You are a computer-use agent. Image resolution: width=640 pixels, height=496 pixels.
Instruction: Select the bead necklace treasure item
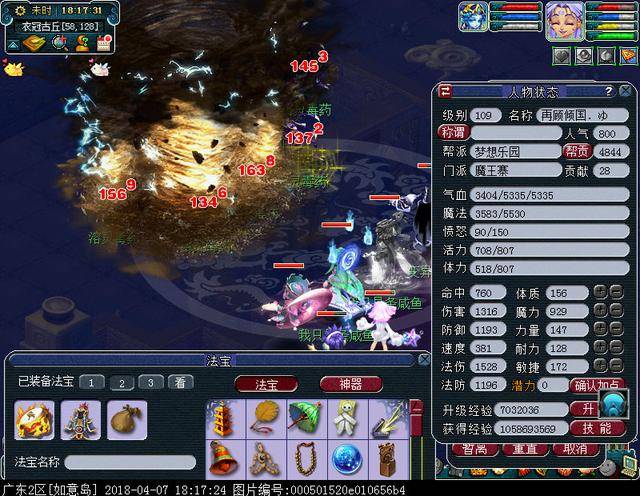(305, 460)
